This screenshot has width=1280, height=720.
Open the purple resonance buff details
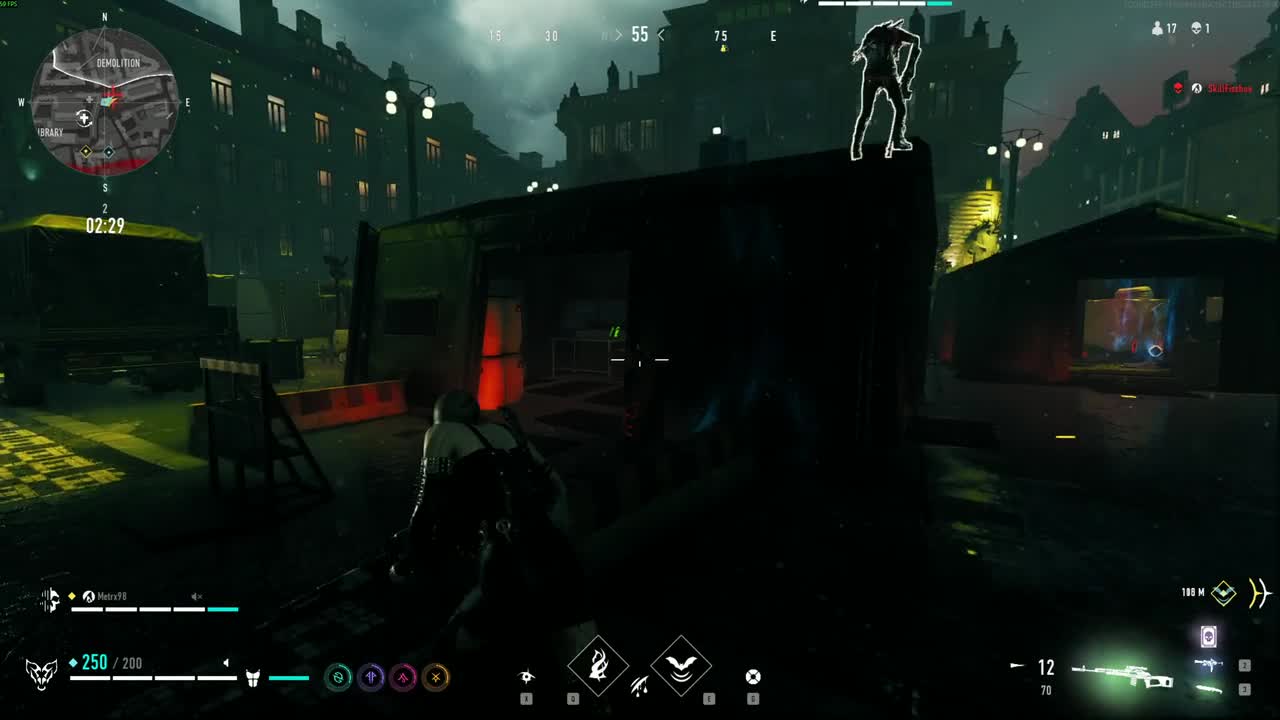pos(371,677)
